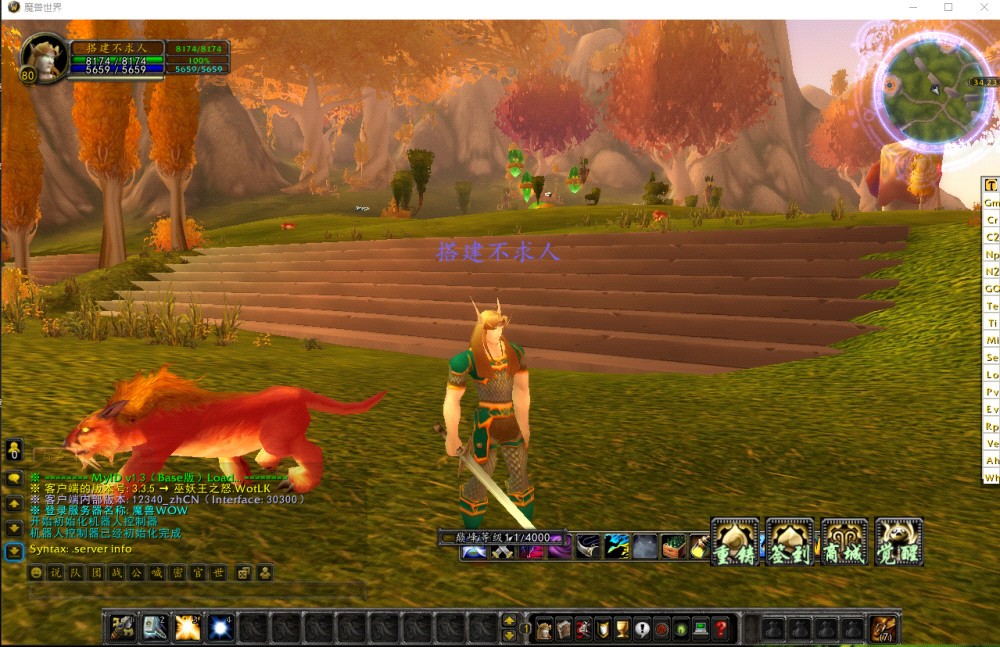Open the red question mark help button

tap(721, 629)
